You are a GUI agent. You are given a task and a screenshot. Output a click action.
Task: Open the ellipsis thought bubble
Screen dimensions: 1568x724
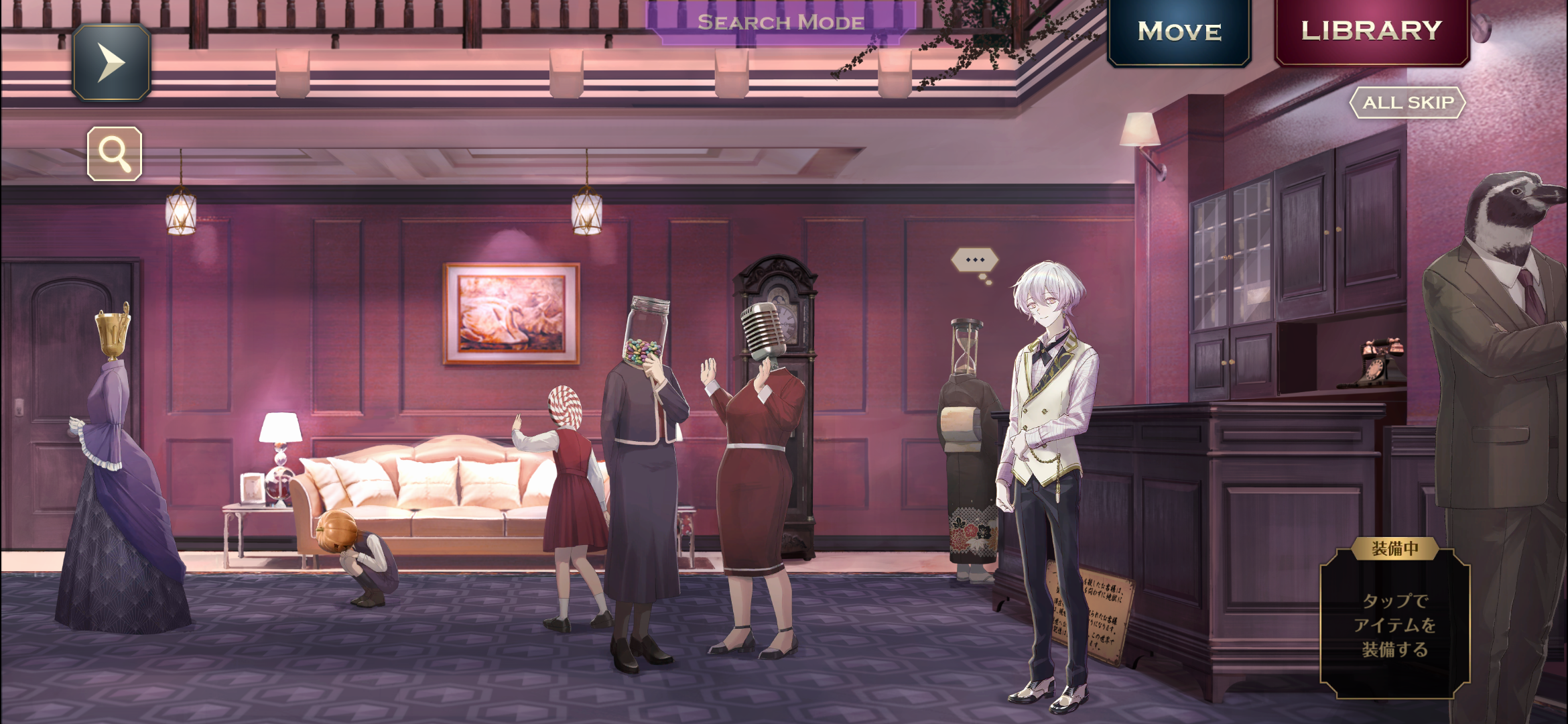pyautogui.click(x=975, y=260)
